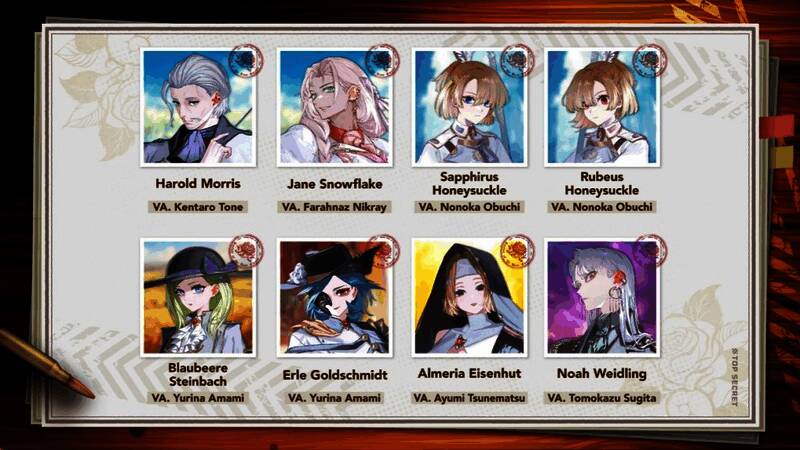Select the Noah Weidling portrait

click(x=601, y=297)
